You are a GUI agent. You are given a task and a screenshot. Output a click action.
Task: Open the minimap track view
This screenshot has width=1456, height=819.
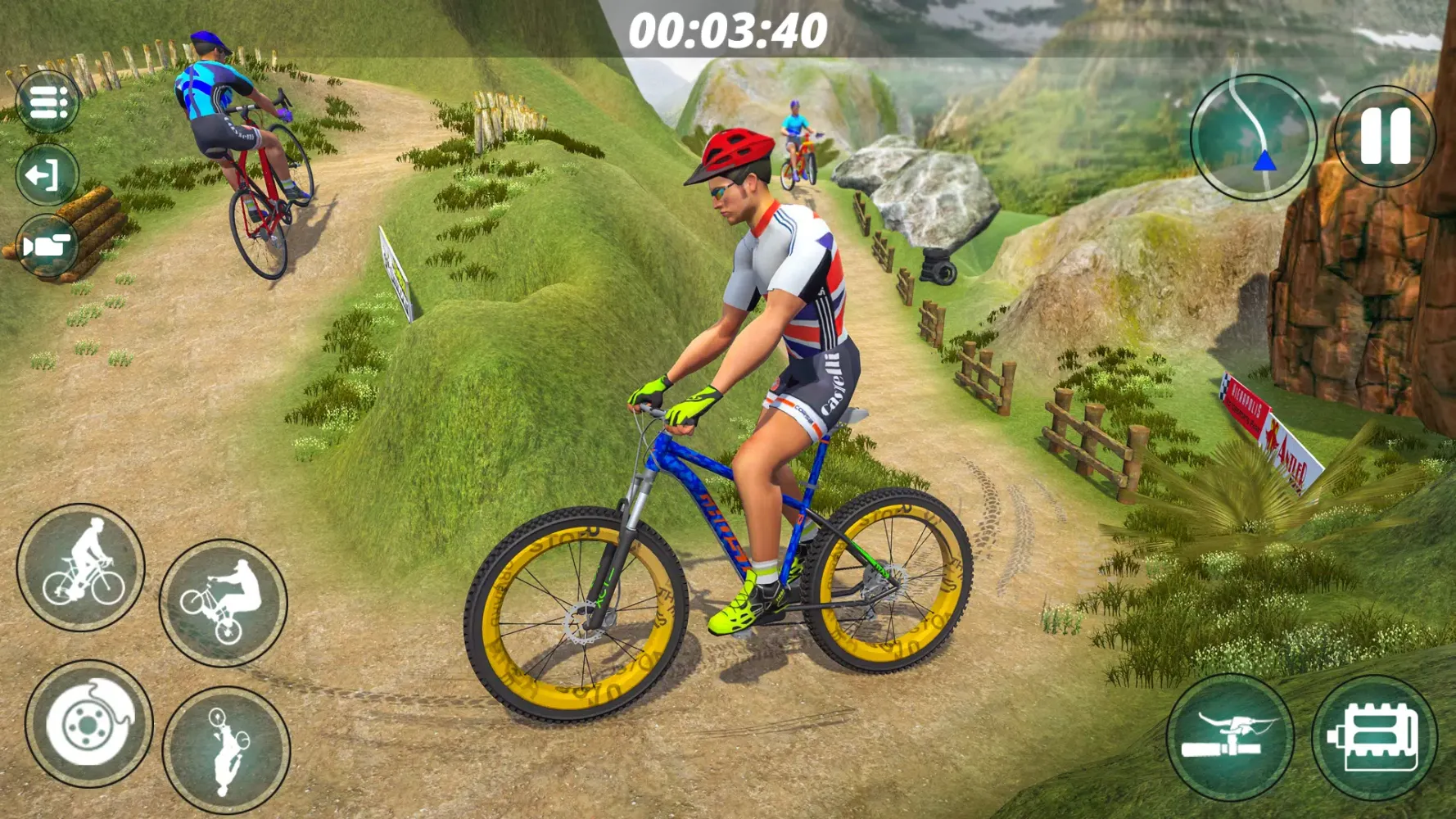(1251, 139)
